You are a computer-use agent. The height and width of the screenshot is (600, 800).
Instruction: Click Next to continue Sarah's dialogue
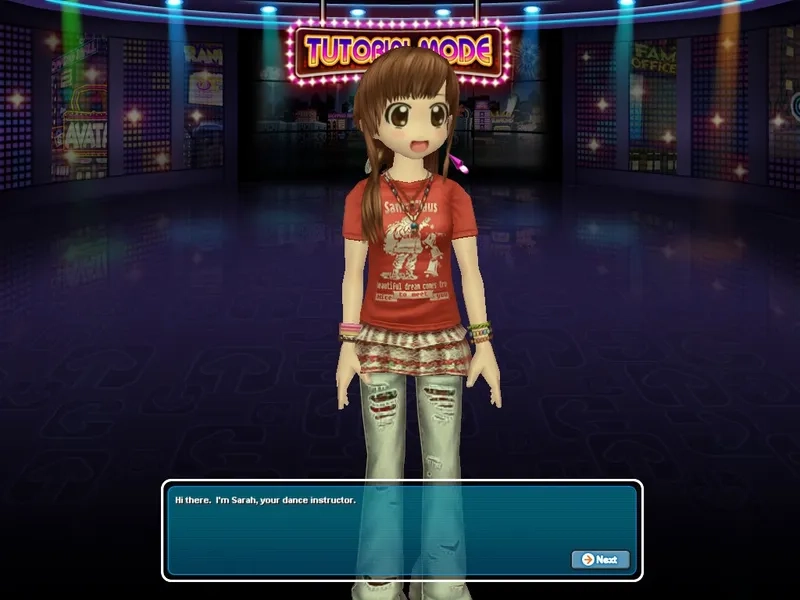[x=600, y=559]
